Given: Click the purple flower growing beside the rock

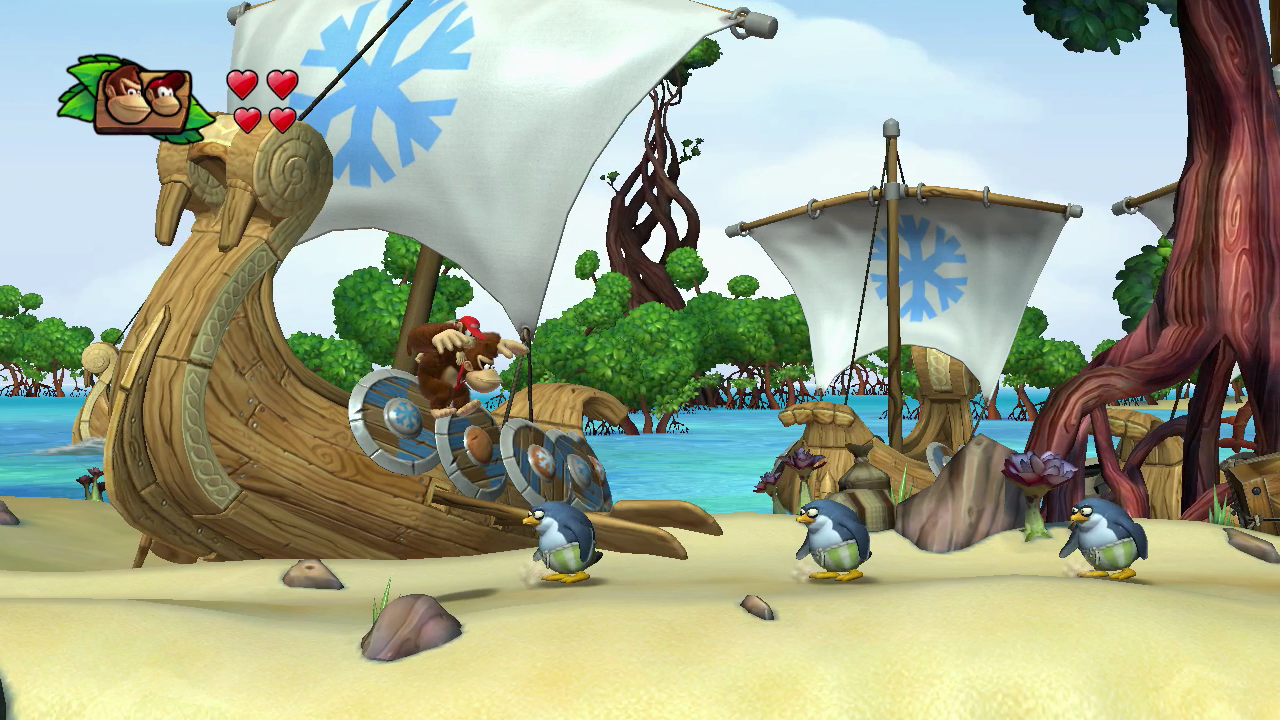Looking at the screenshot, I should pyautogui.click(x=1035, y=470).
